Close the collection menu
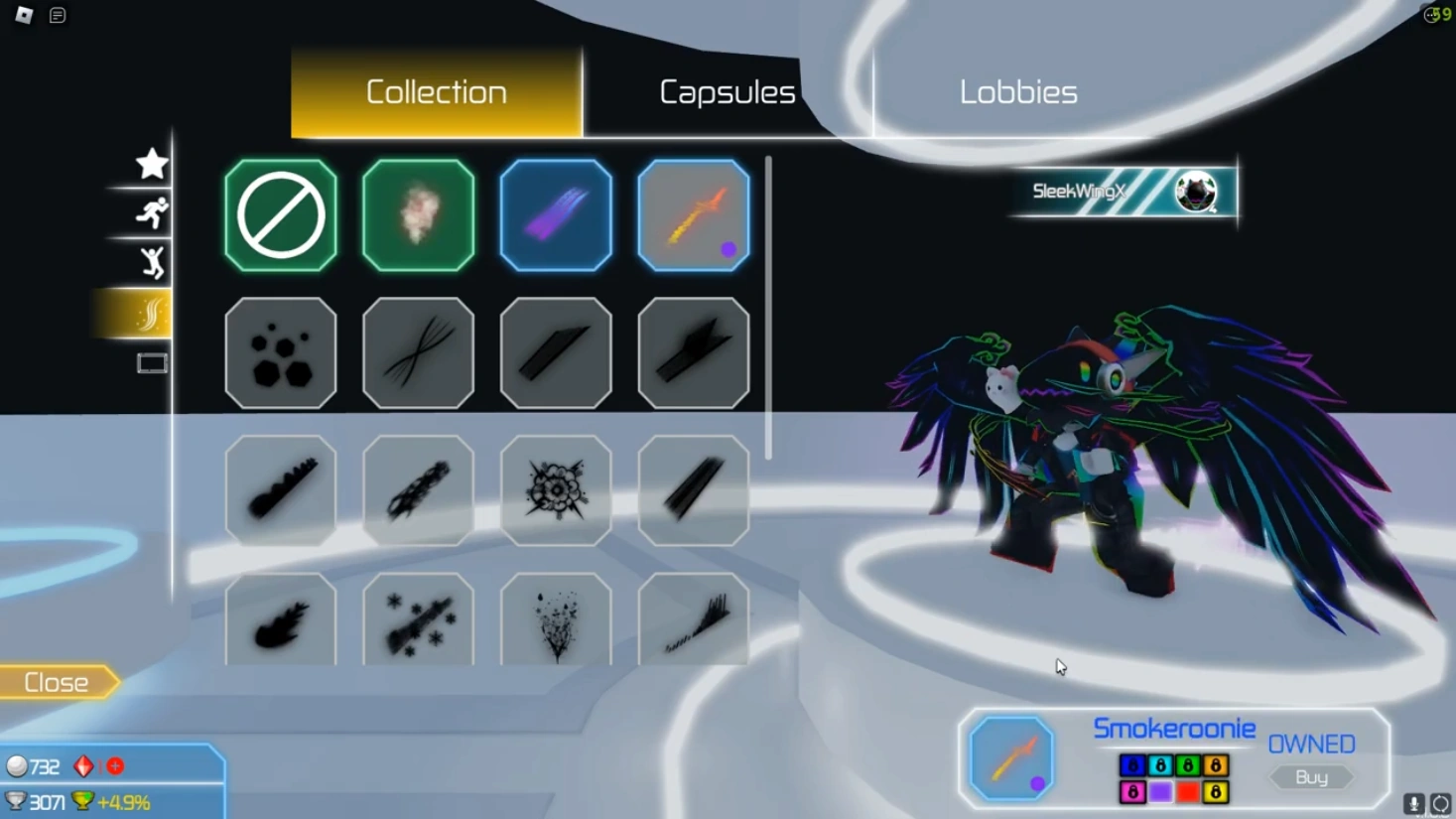 coord(58,683)
